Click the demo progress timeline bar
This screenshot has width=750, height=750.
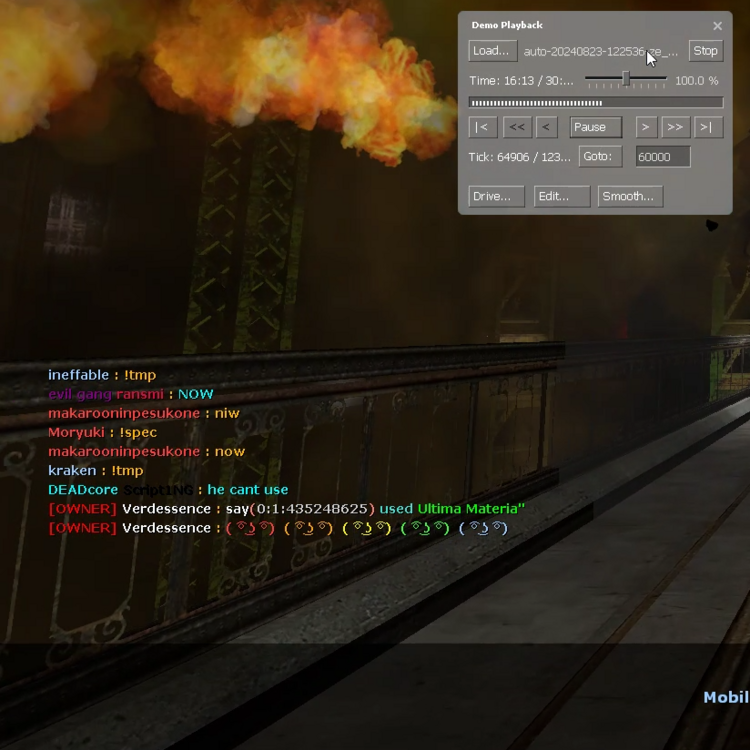(x=596, y=102)
